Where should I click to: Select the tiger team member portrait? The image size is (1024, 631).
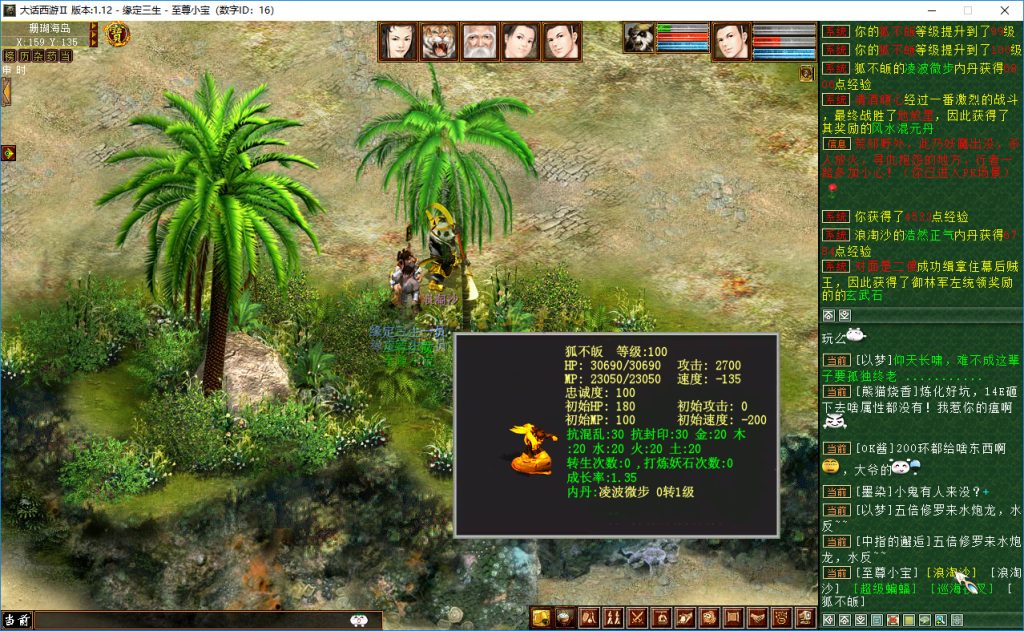click(439, 42)
